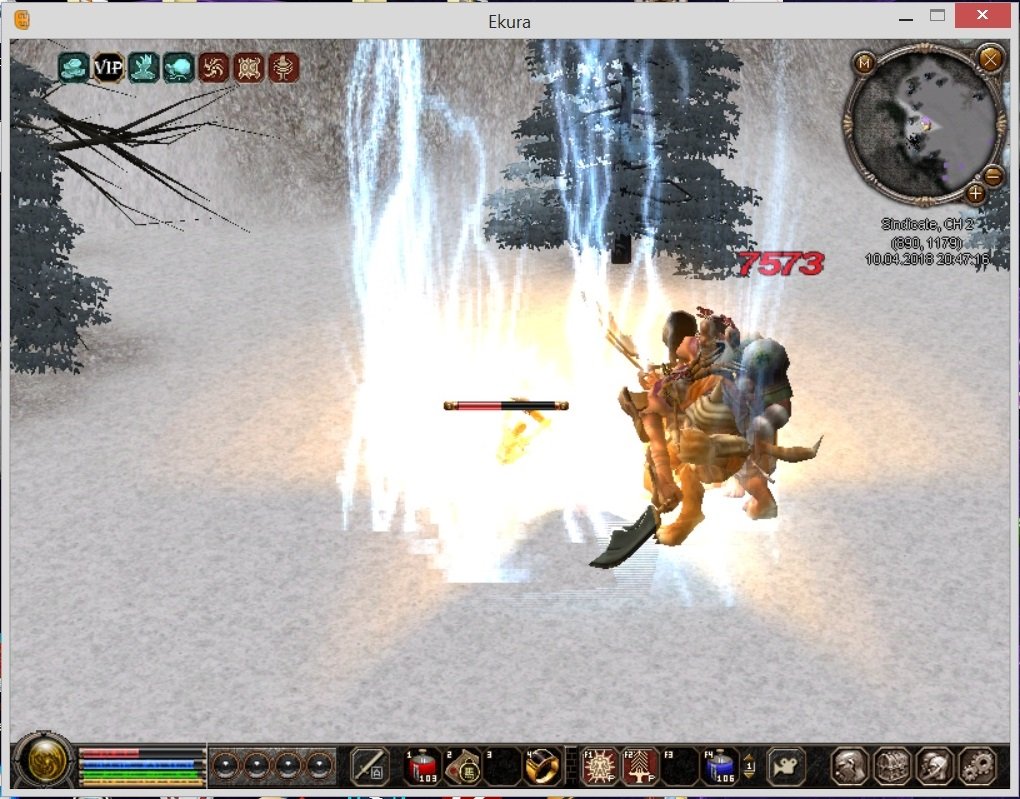Toggle the camera view button
The width and height of the screenshot is (1020, 799).
coord(785,767)
